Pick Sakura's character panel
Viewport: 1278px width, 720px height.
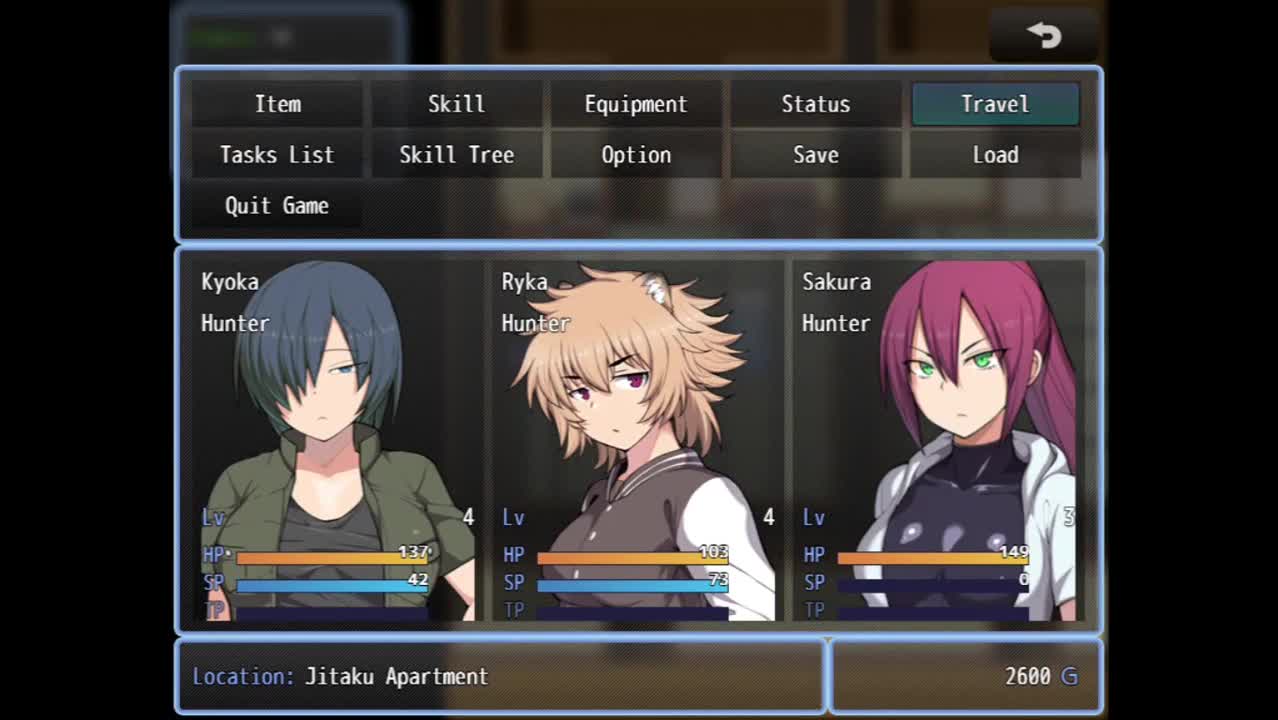tap(938, 440)
